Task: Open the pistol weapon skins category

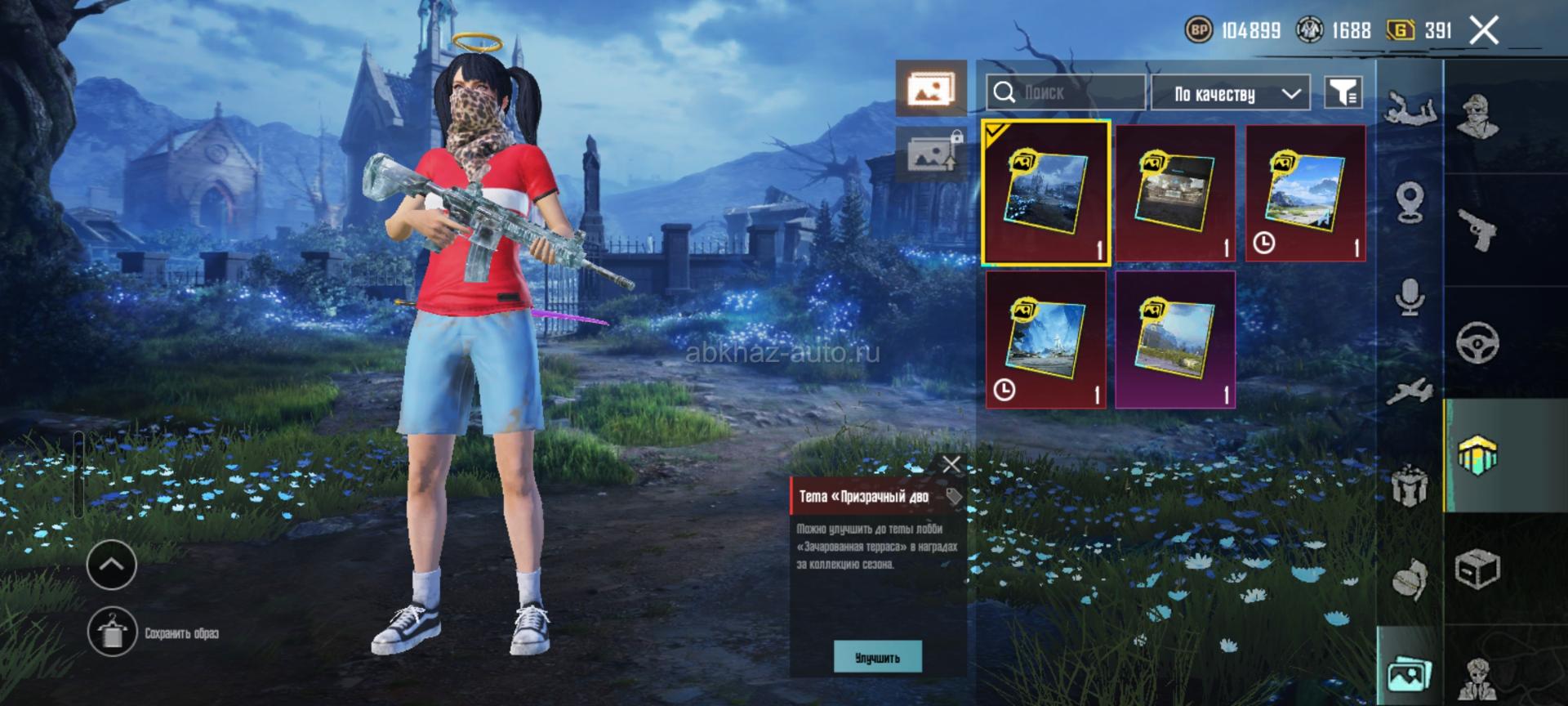Action: pos(1477,230)
